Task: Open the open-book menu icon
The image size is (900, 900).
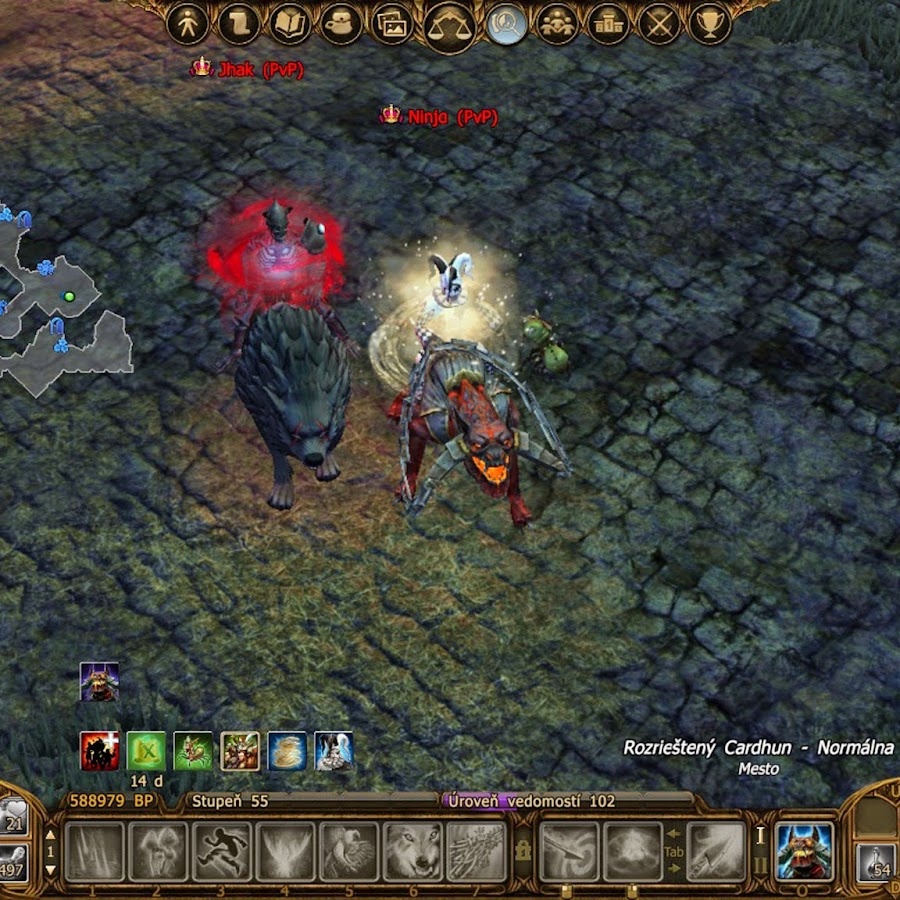Action: [290, 24]
